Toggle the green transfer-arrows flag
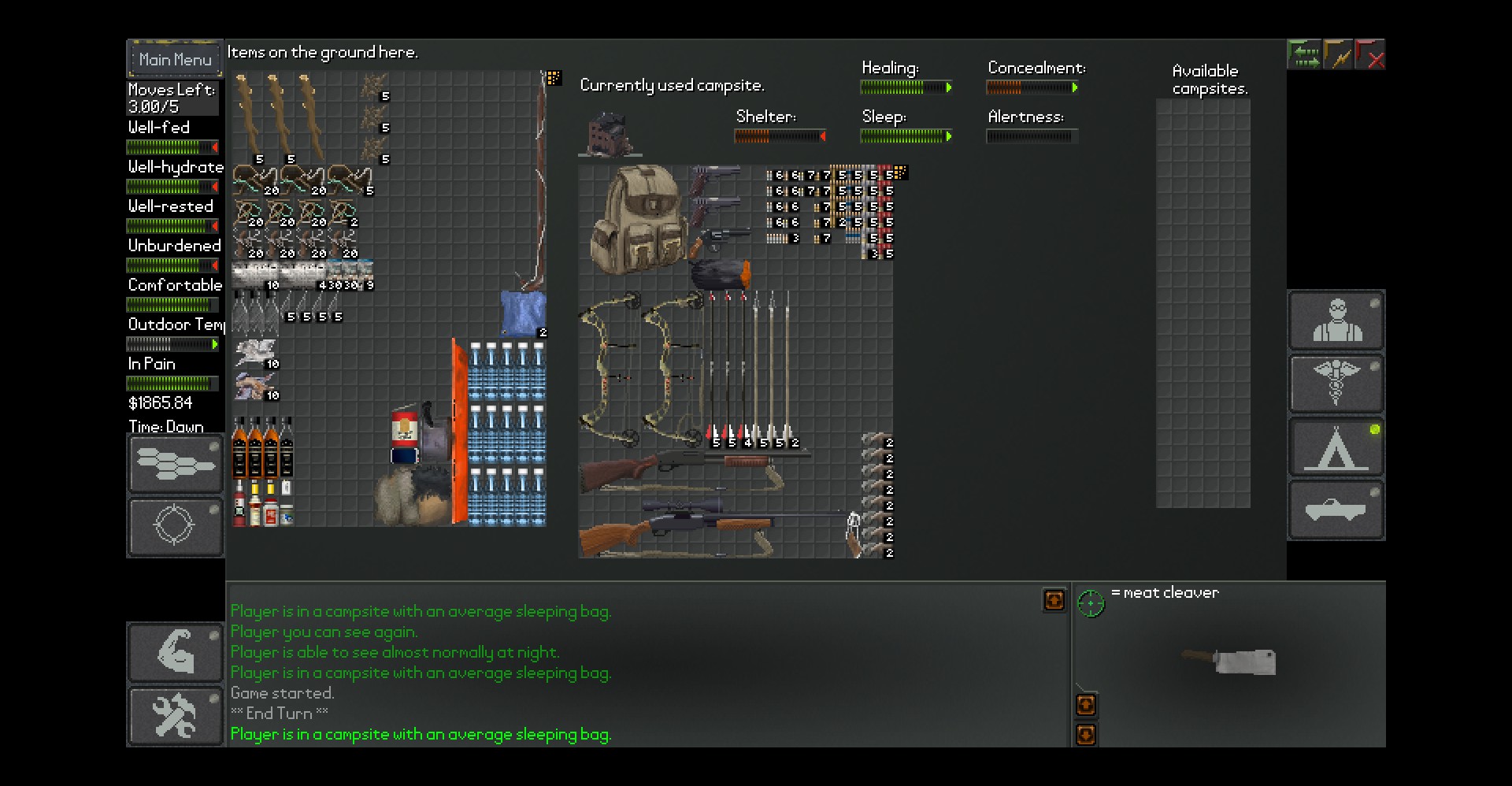 coord(1304,54)
